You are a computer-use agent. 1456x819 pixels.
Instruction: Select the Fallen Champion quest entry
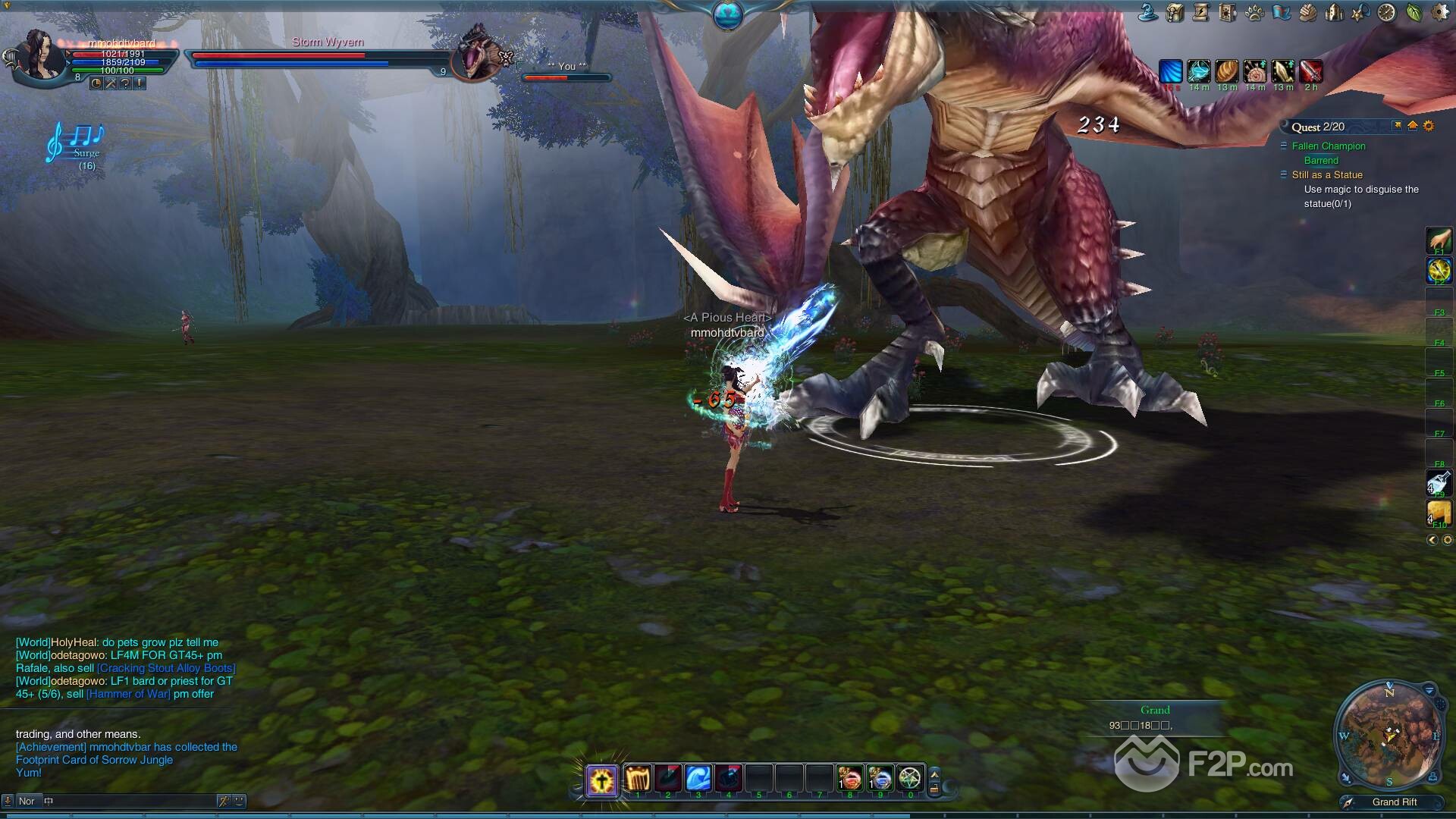1328,146
